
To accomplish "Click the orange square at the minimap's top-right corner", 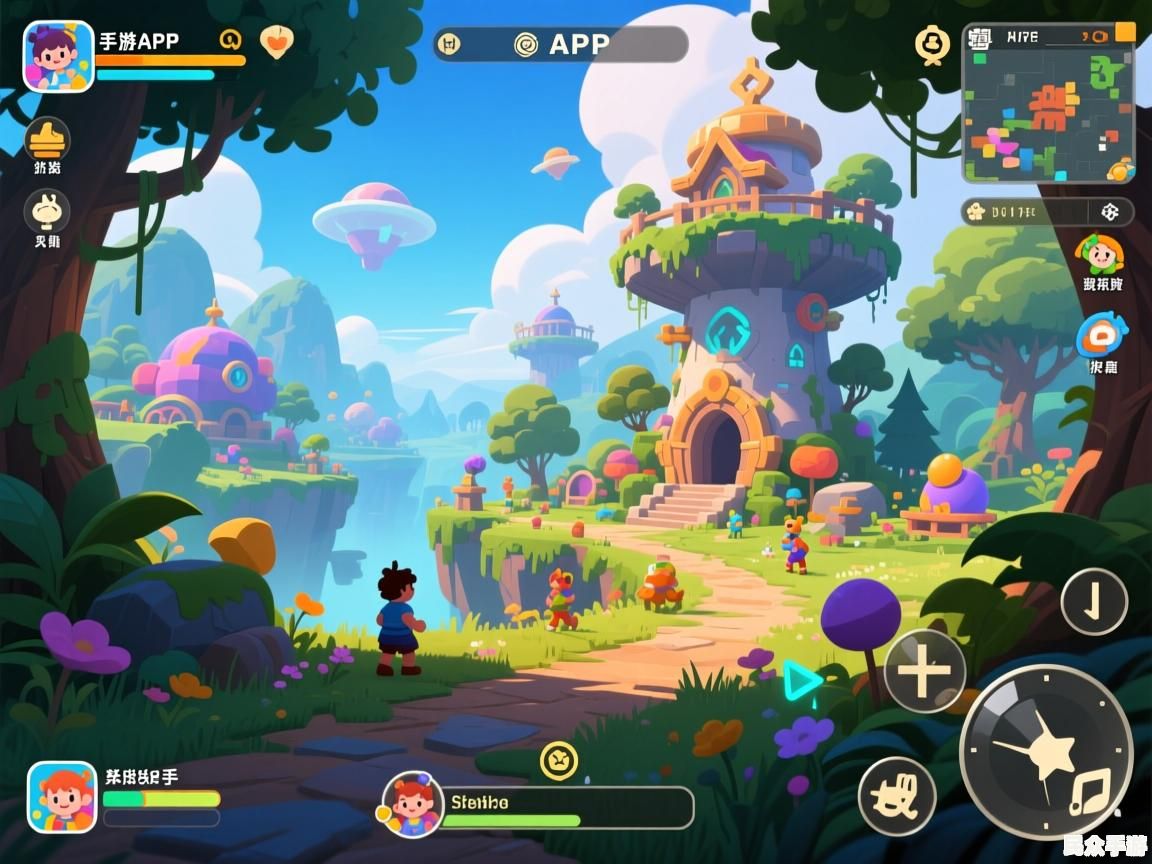I will pos(1125,31).
